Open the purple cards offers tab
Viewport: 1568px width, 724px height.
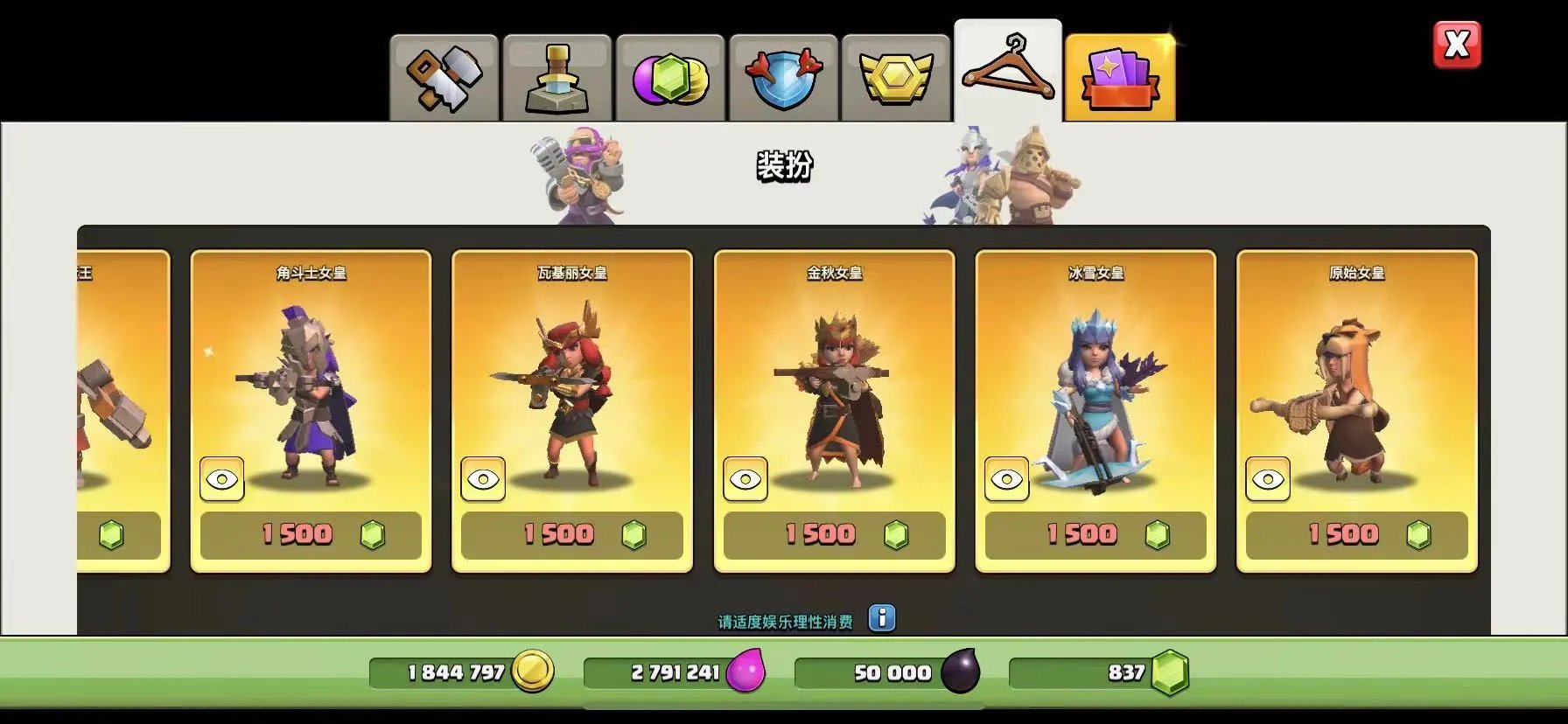click(x=1120, y=79)
